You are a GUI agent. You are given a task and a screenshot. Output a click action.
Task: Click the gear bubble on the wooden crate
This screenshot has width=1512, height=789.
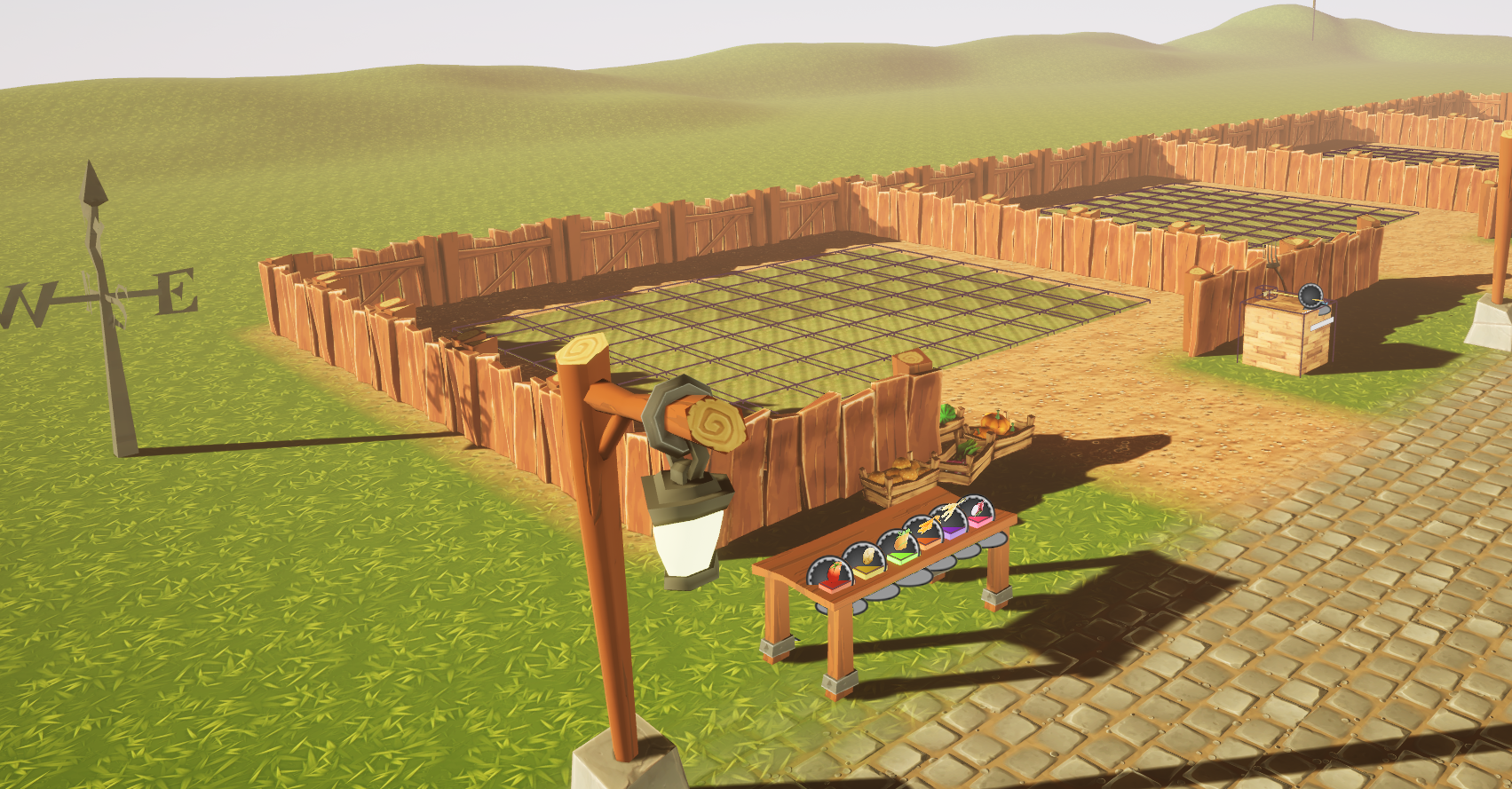click(1311, 296)
